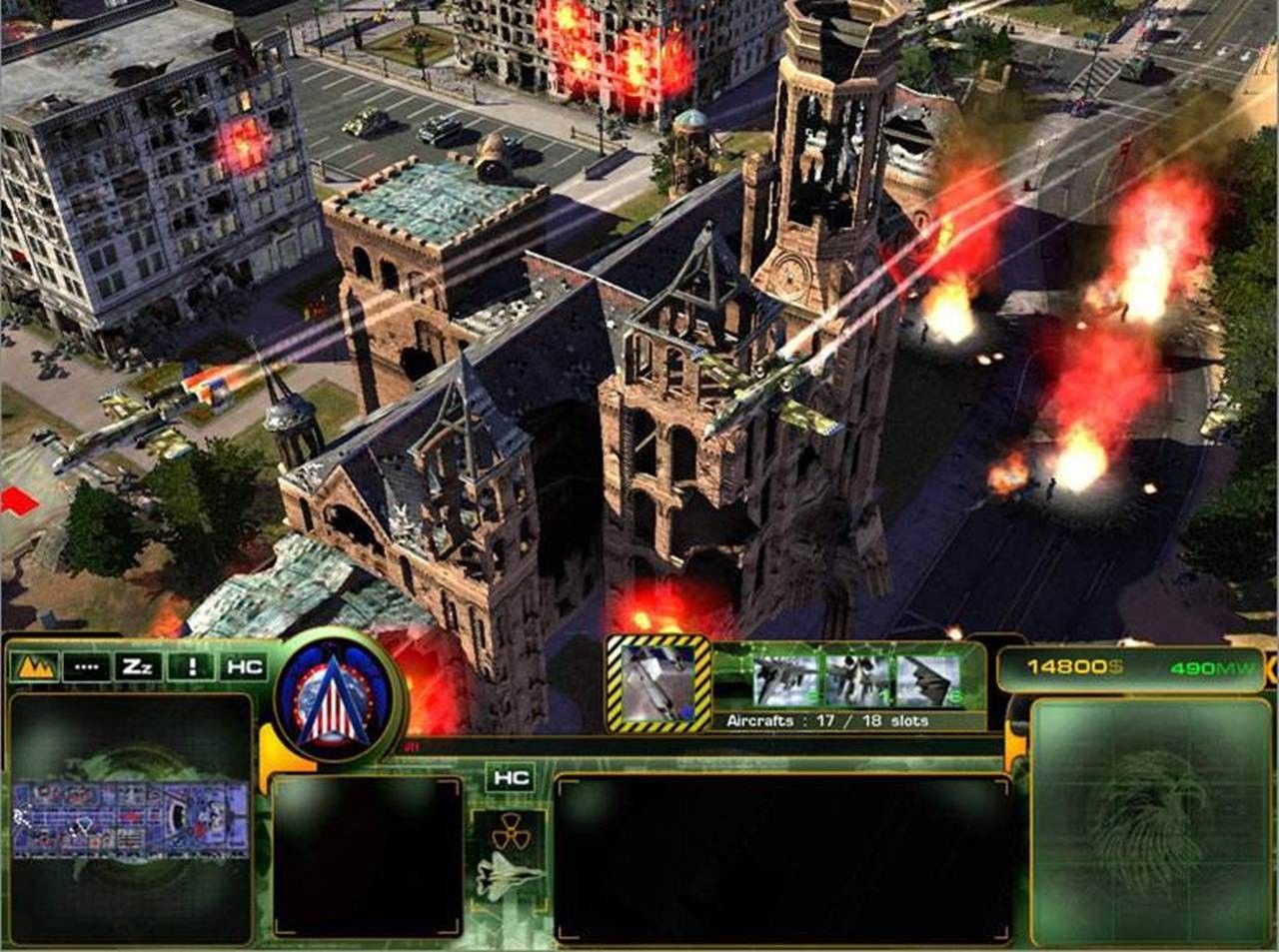Click the four-dots button in the top row
This screenshot has height=952, width=1279.
tap(87, 666)
